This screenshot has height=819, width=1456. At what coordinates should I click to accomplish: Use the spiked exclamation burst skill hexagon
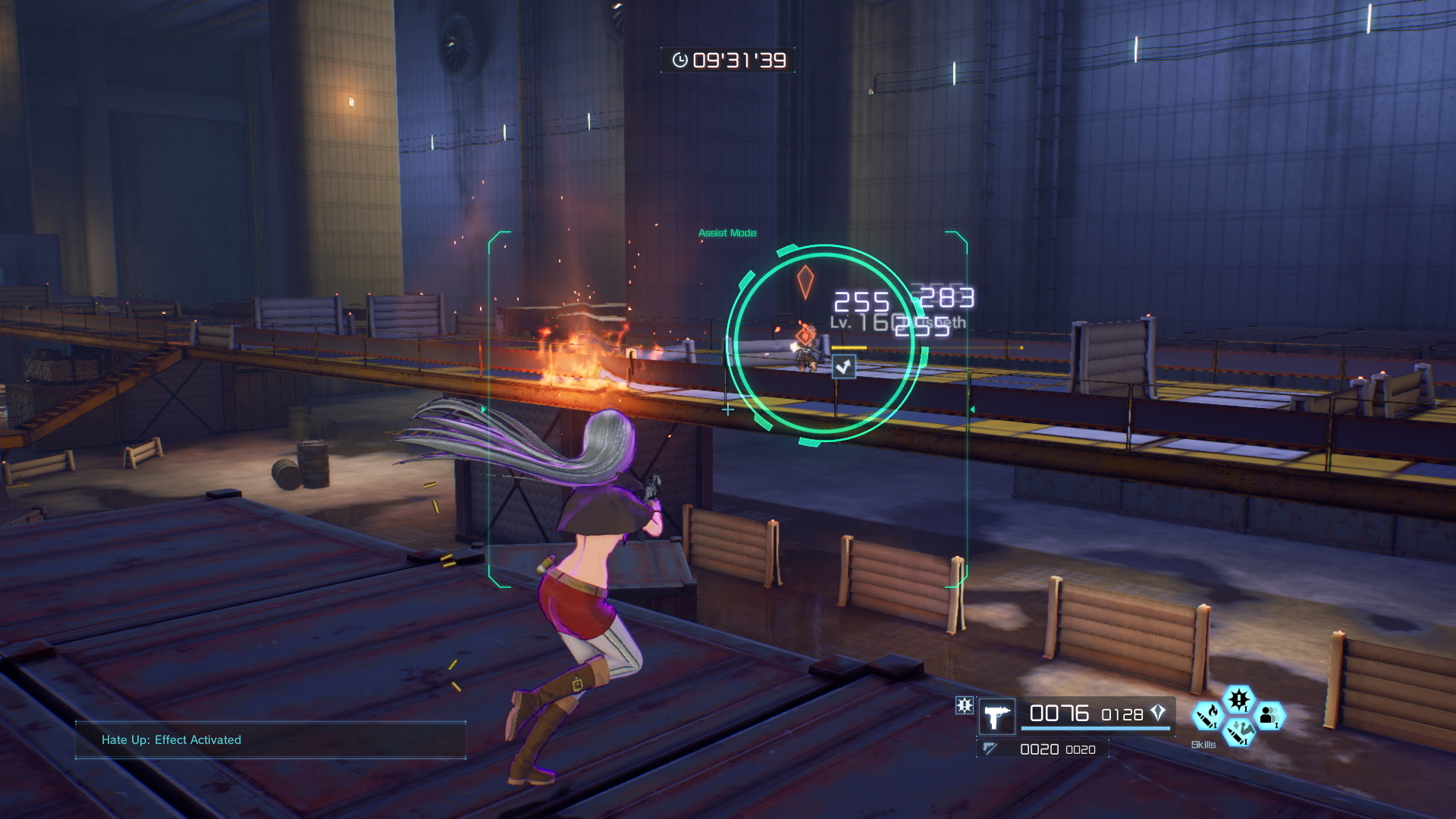pyautogui.click(x=1238, y=698)
